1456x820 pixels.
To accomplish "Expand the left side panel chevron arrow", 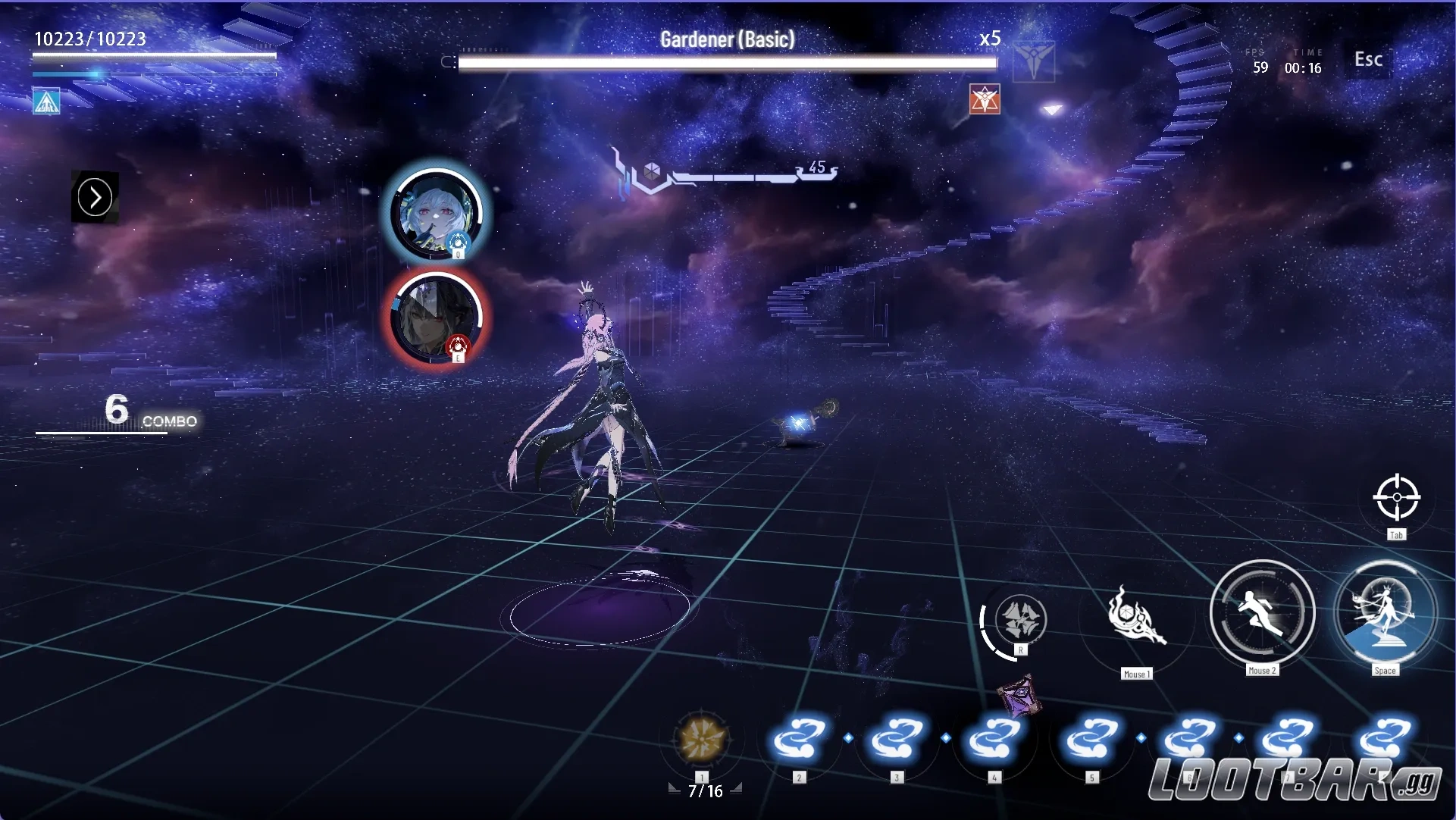I will (95, 198).
